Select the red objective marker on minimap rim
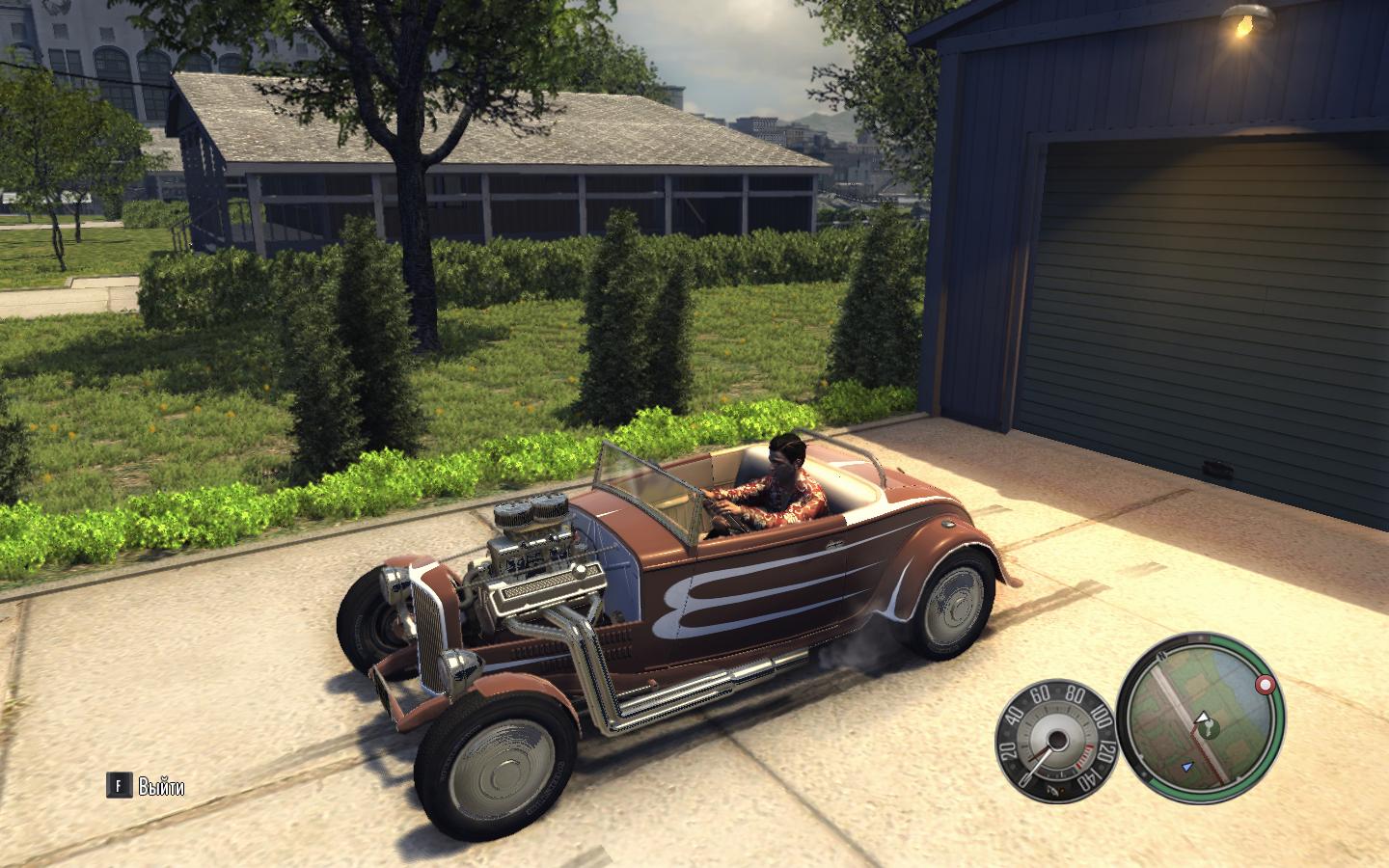This screenshot has width=1389, height=868. 1265,685
